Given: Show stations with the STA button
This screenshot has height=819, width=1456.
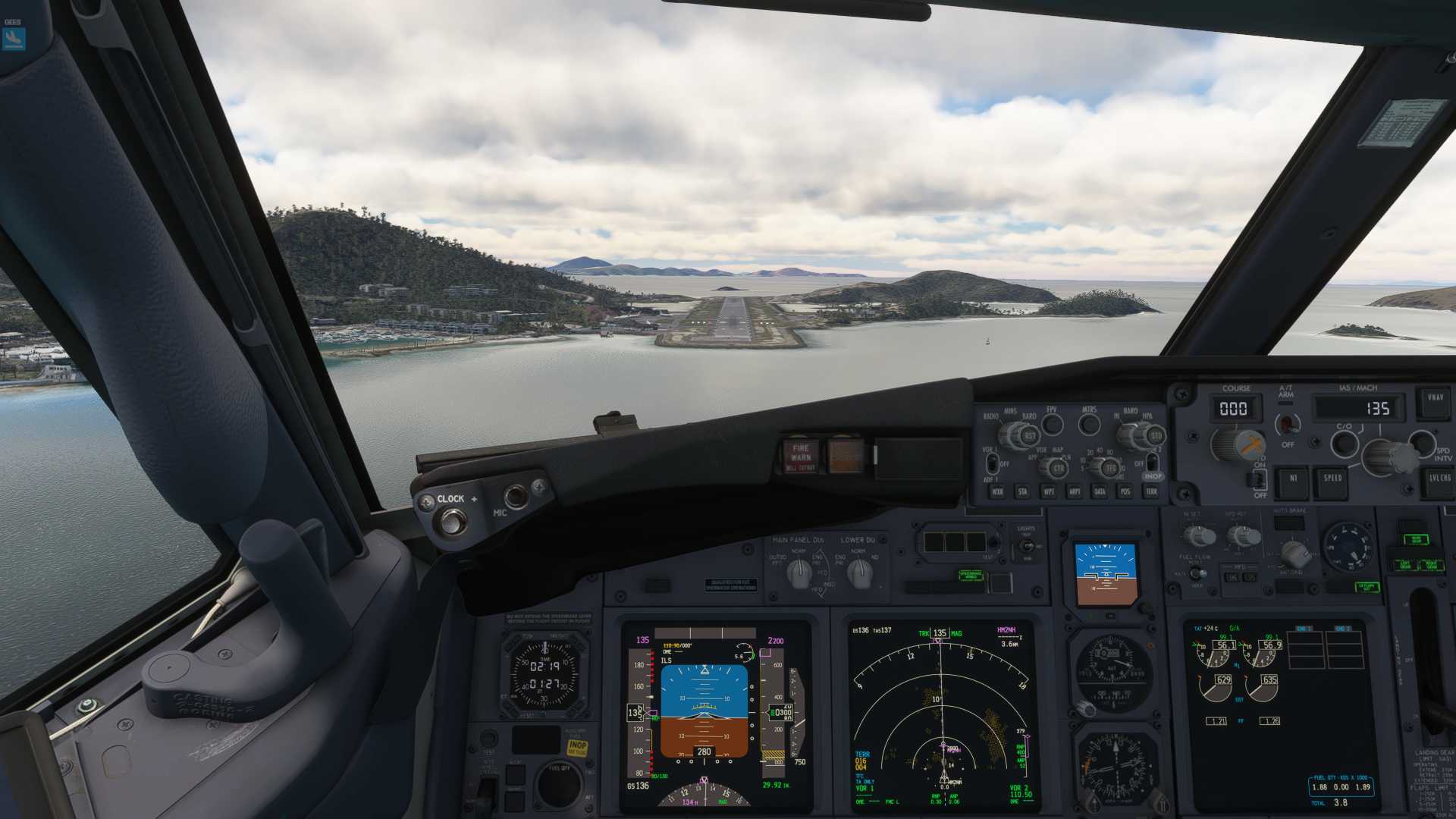Looking at the screenshot, I should 1023,492.
